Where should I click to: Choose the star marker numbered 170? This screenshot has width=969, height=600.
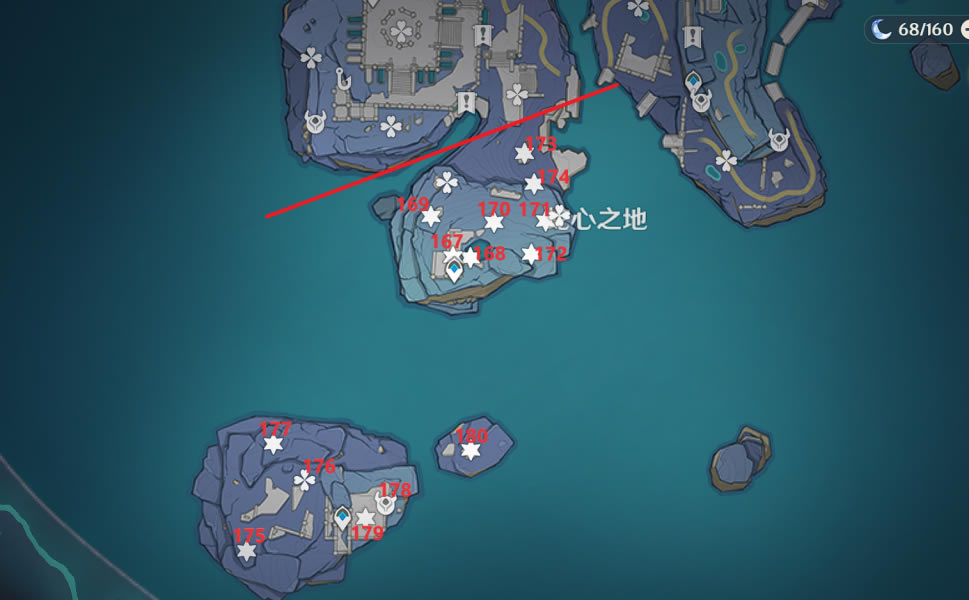[x=494, y=222]
